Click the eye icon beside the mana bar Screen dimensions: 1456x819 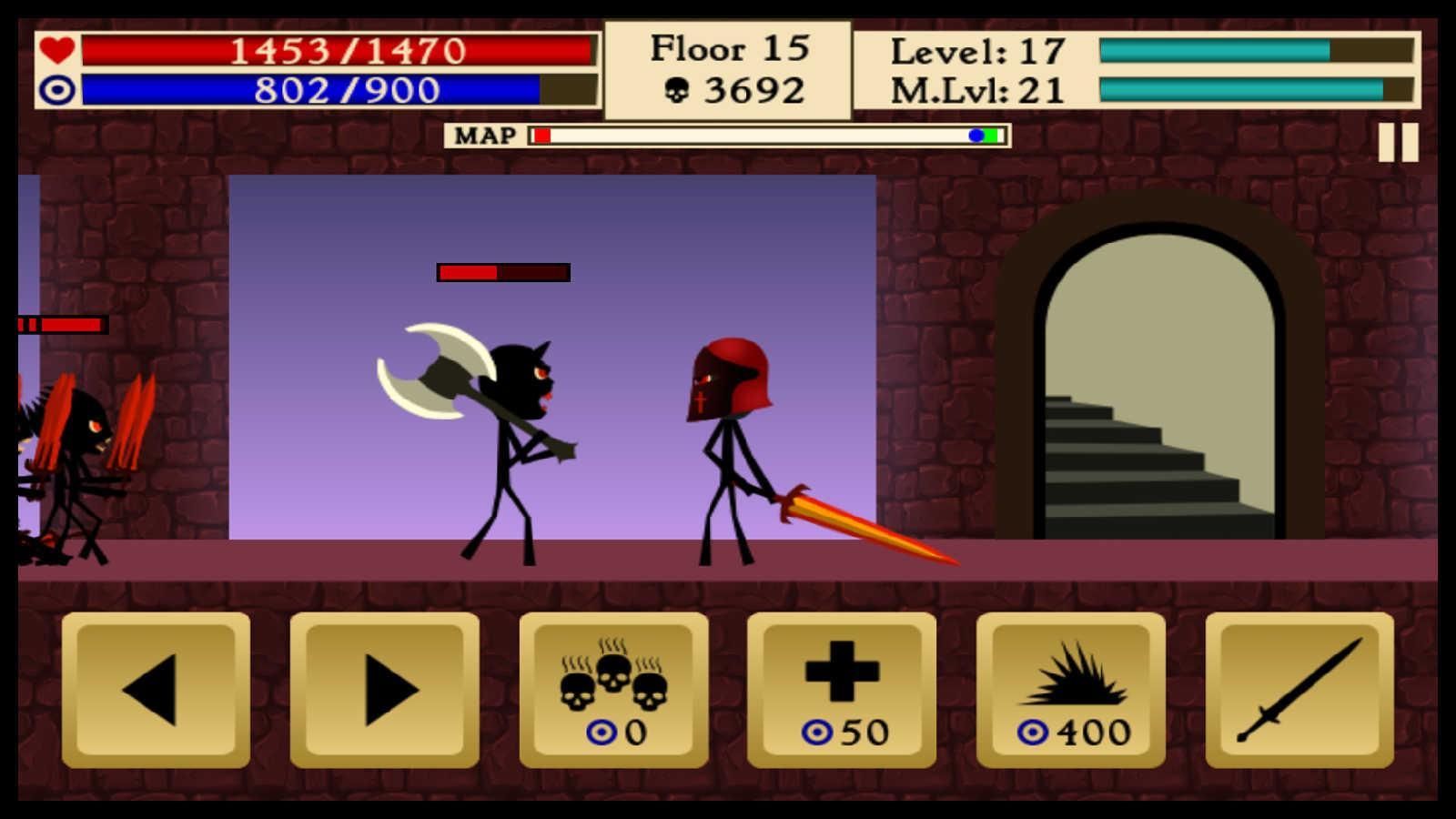(56, 92)
